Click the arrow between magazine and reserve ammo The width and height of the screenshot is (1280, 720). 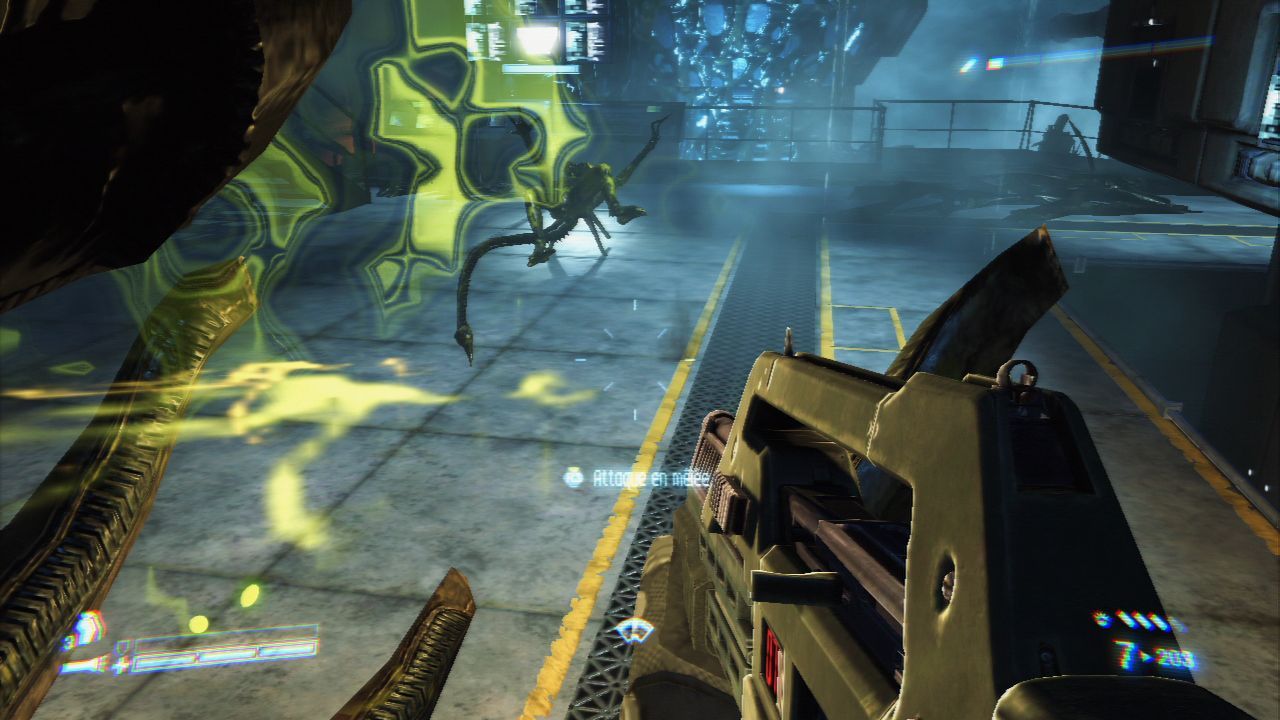(x=1145, y=656)
